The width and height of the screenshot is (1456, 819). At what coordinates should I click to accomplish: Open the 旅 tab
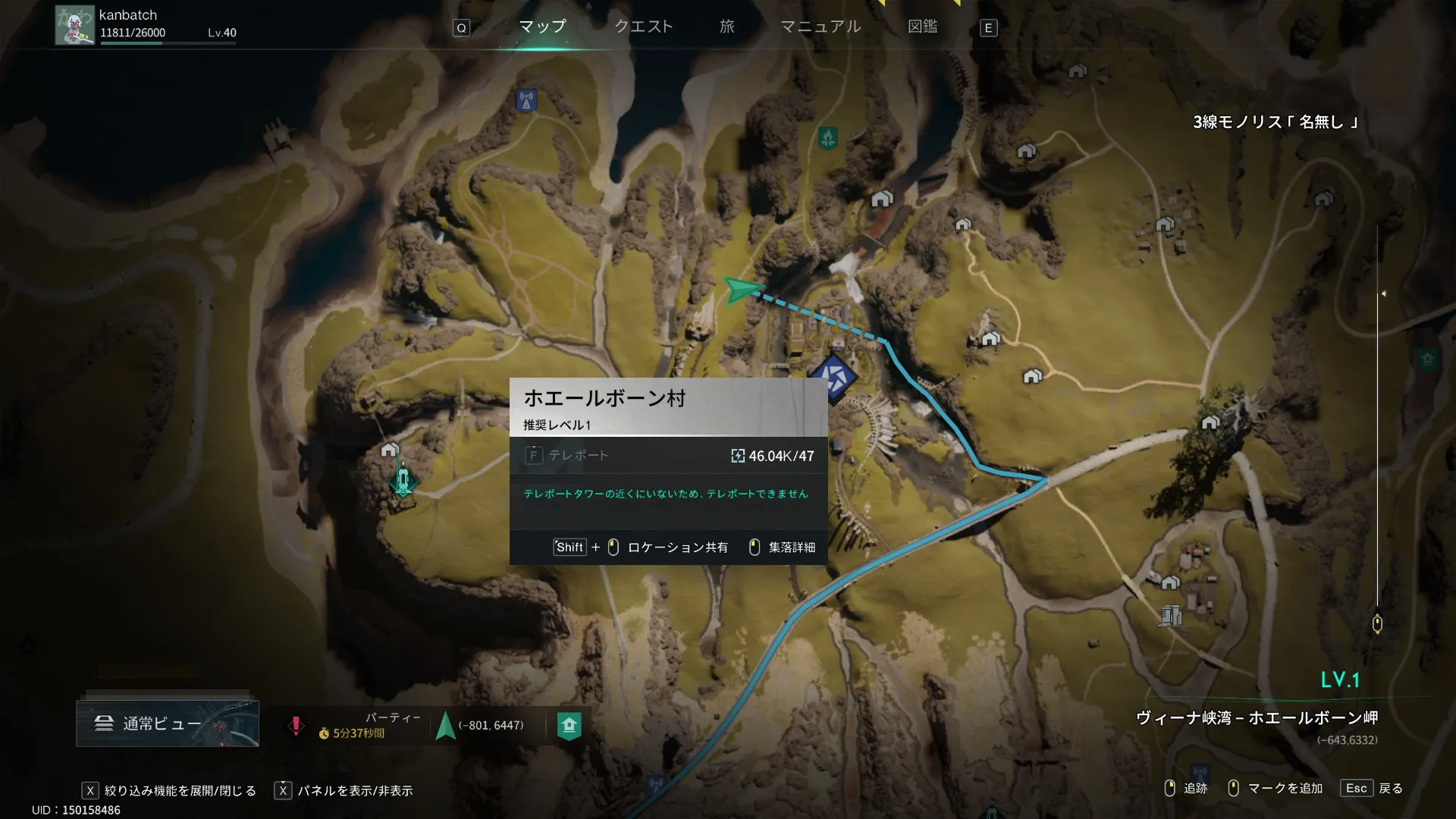(x=726, y=27)
